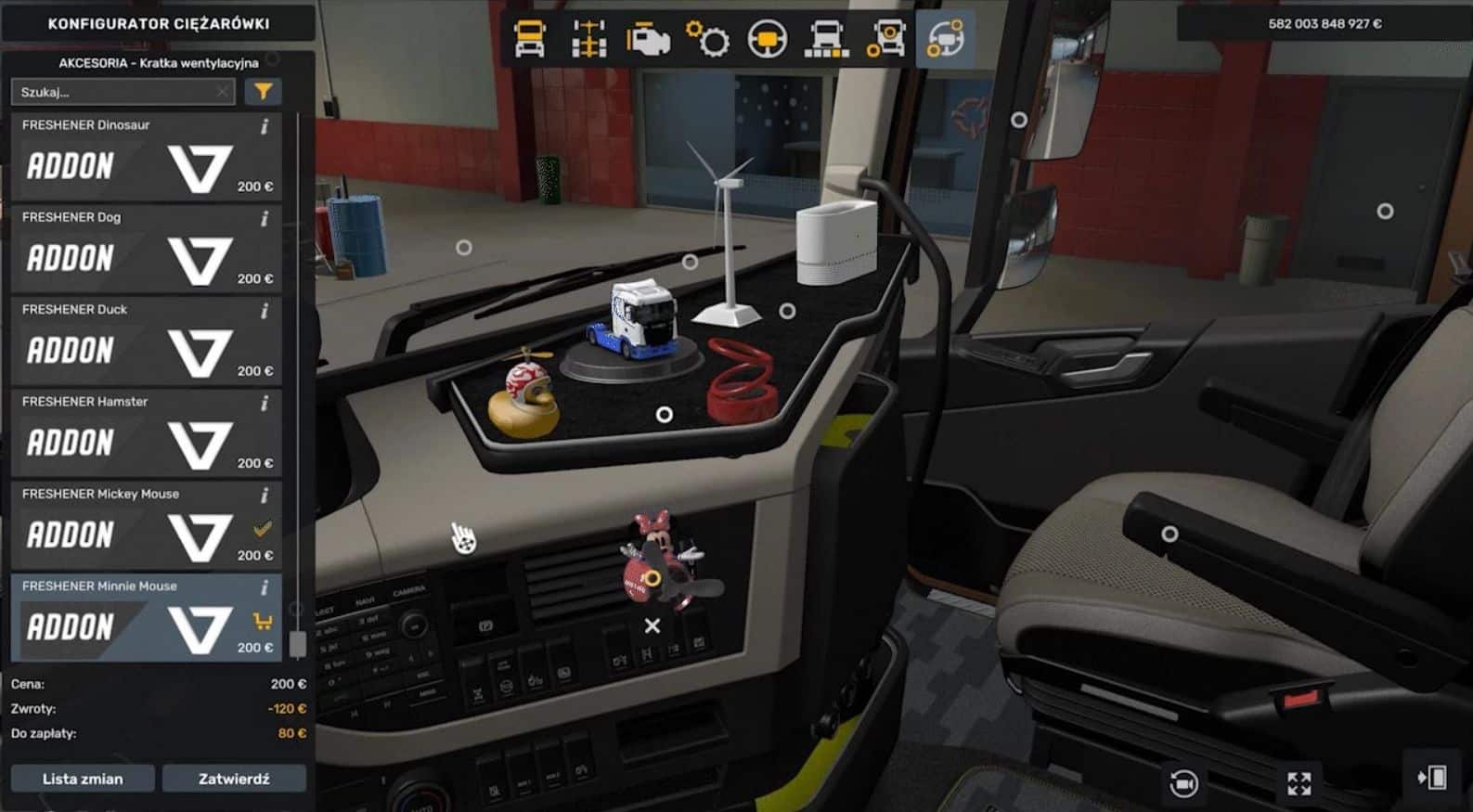Reset the camera view
Screen dimensions: 1473x812
(x=1183, y=783)
